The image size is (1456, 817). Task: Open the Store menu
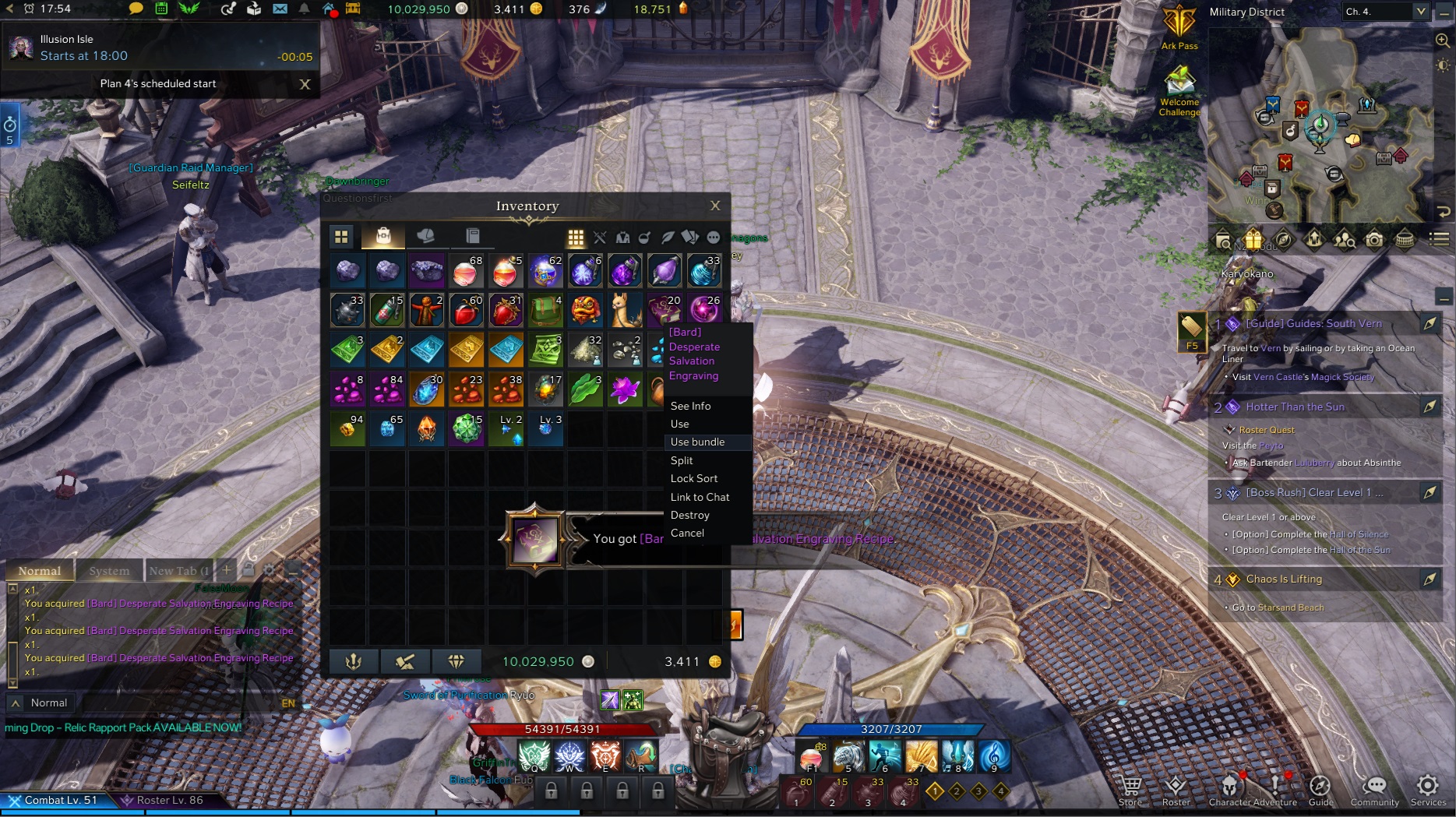tap(1130, 790)
